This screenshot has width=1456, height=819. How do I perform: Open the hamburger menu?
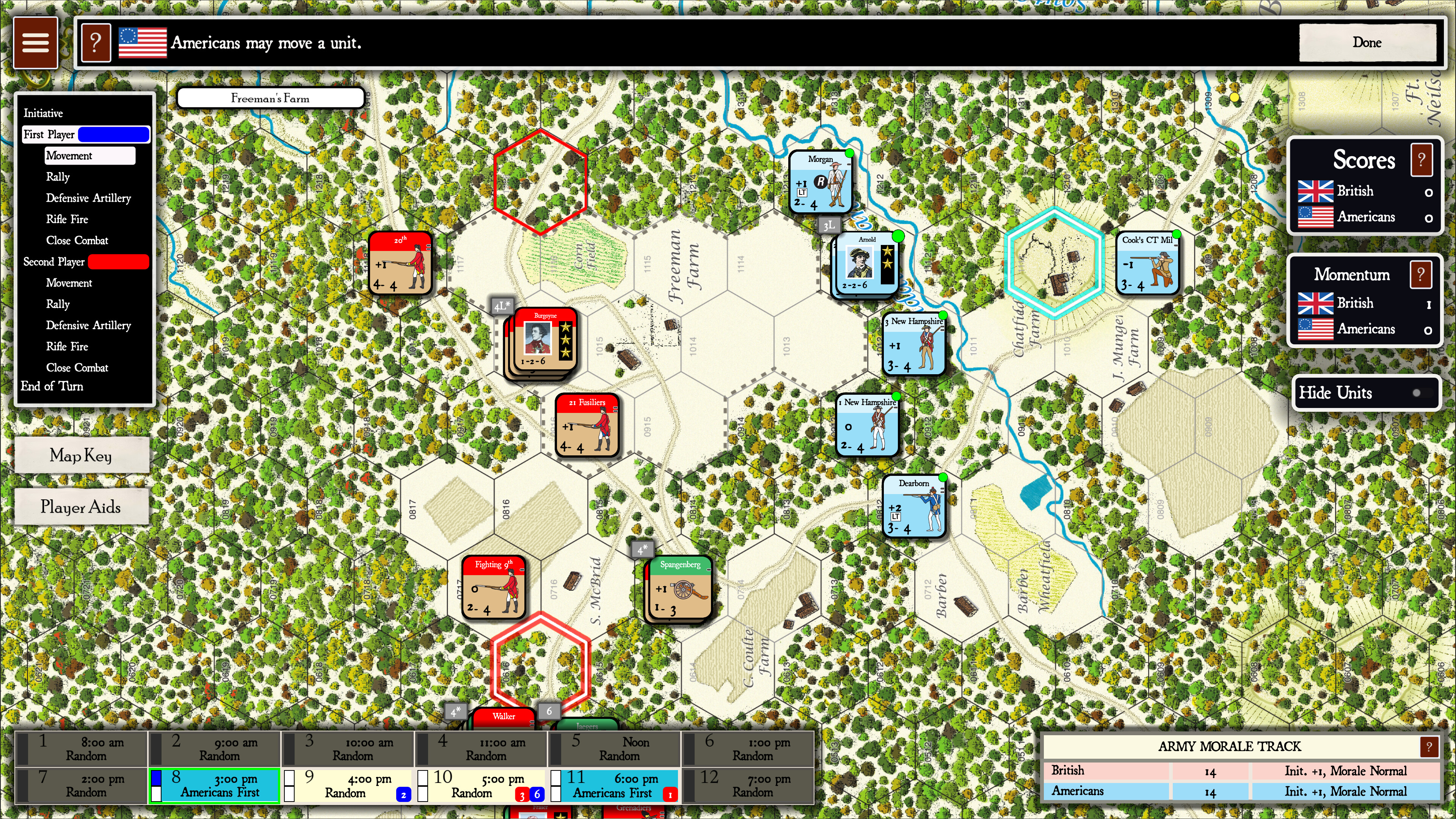(x=35, y=42)
